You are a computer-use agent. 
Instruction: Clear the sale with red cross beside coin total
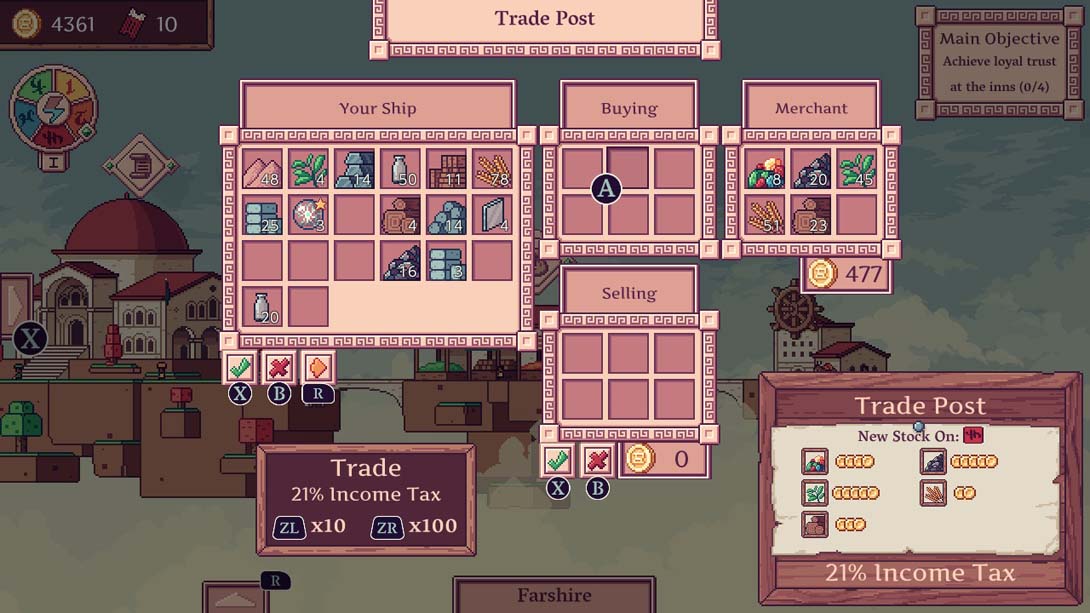pyautogui.click(x=597, y=460)
